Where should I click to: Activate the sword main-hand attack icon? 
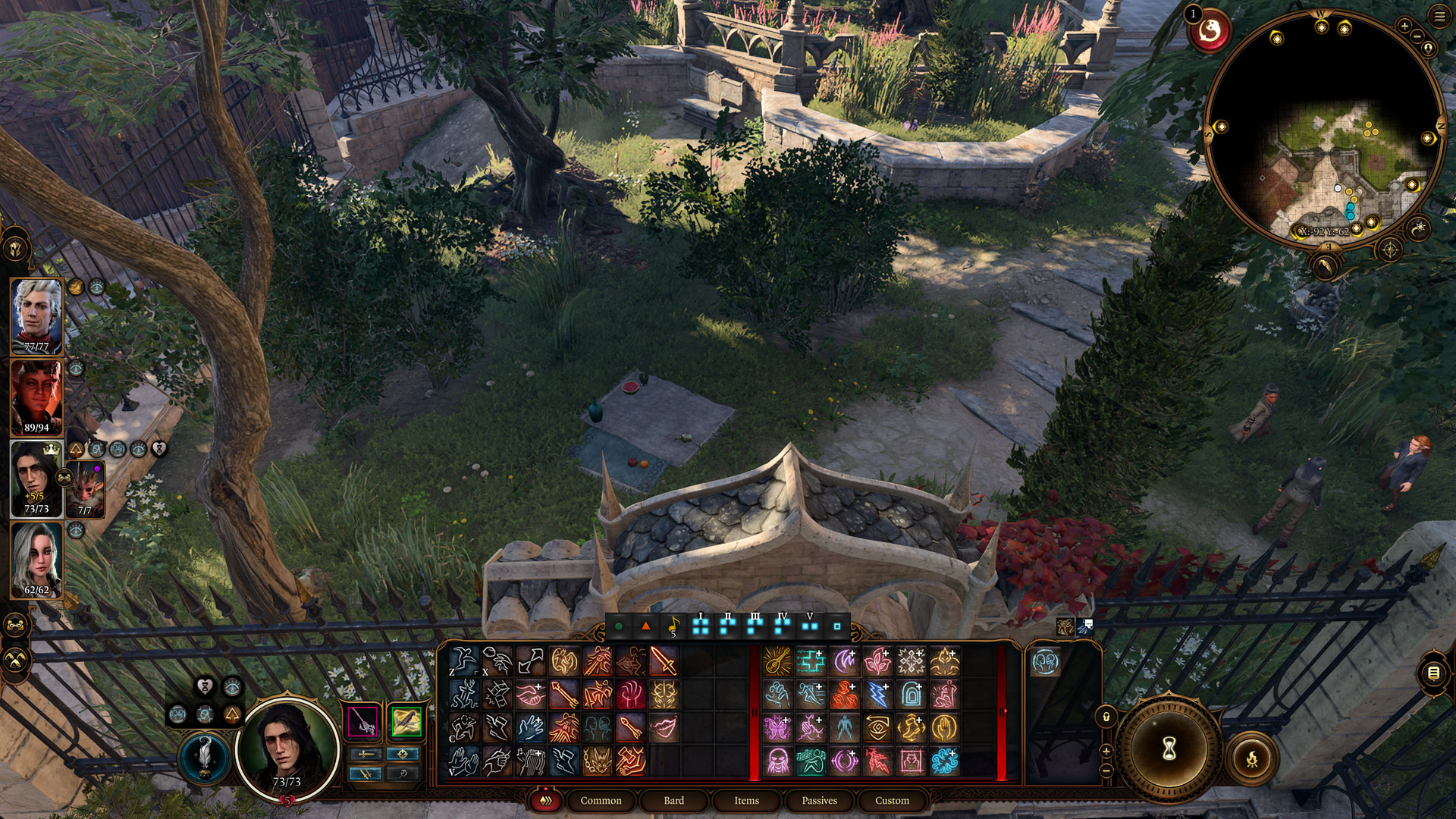click(664, 661)
